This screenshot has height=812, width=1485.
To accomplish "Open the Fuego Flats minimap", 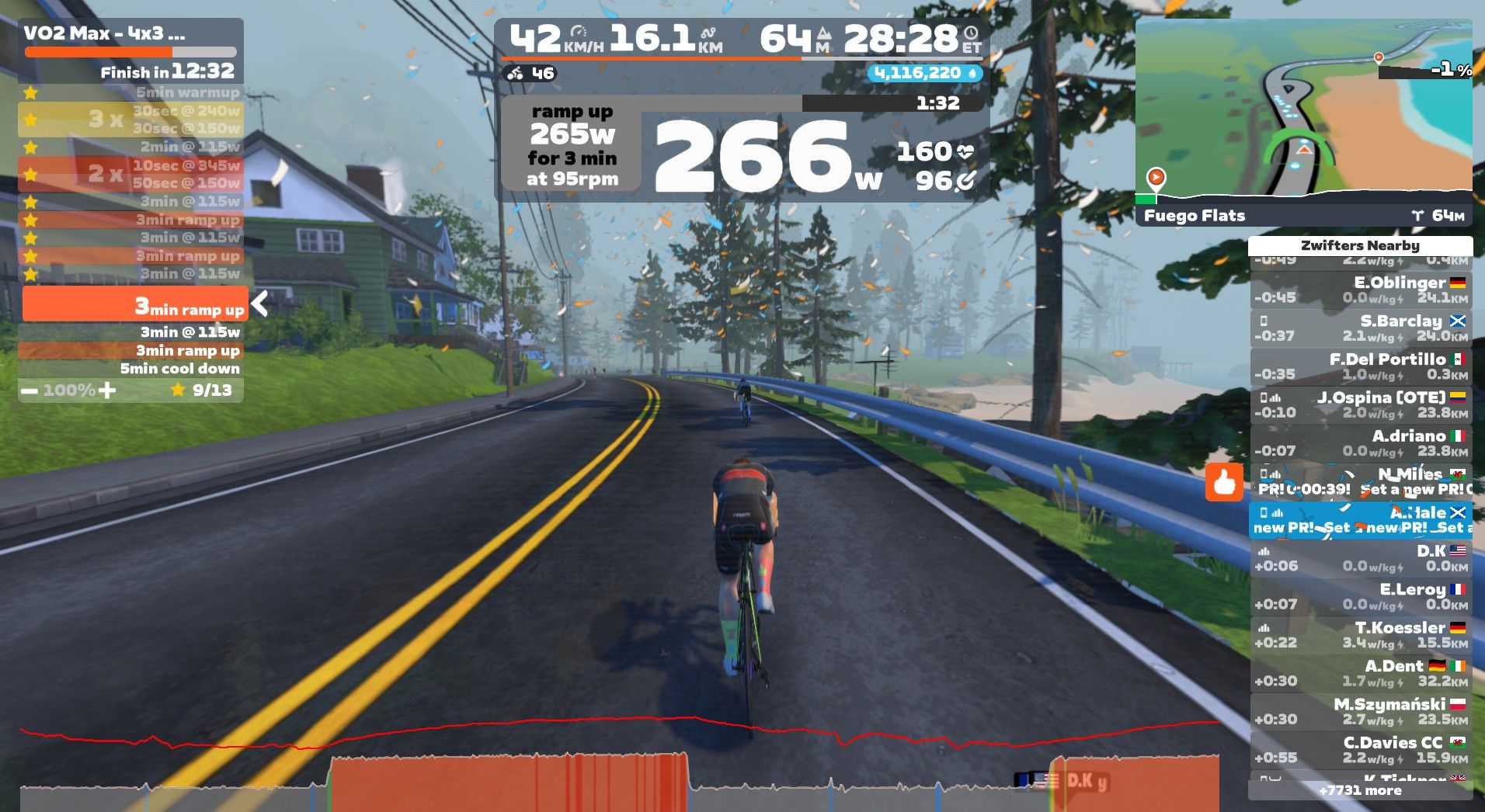I will 1303,121.
